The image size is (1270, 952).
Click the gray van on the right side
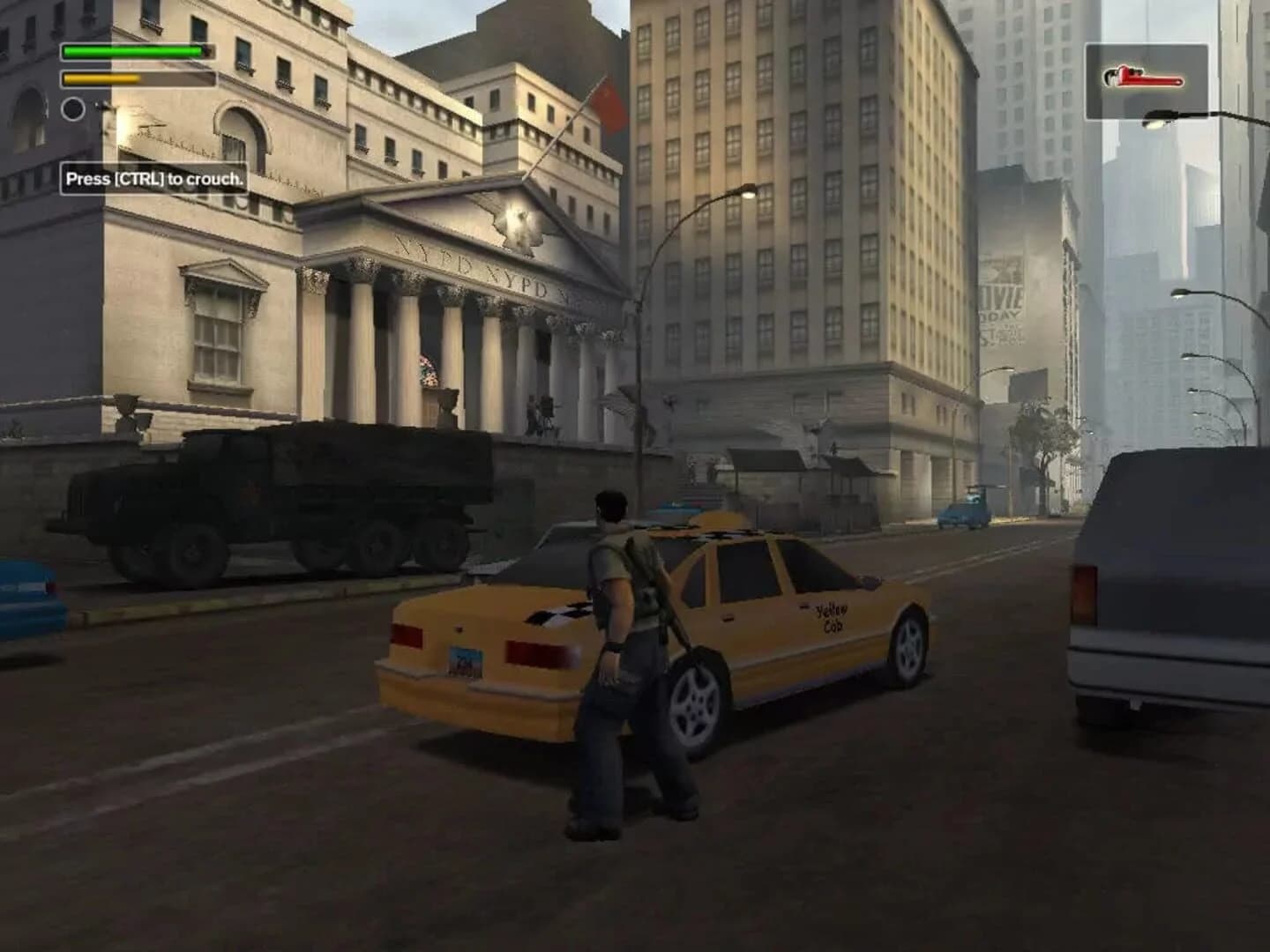[1164, 608]
